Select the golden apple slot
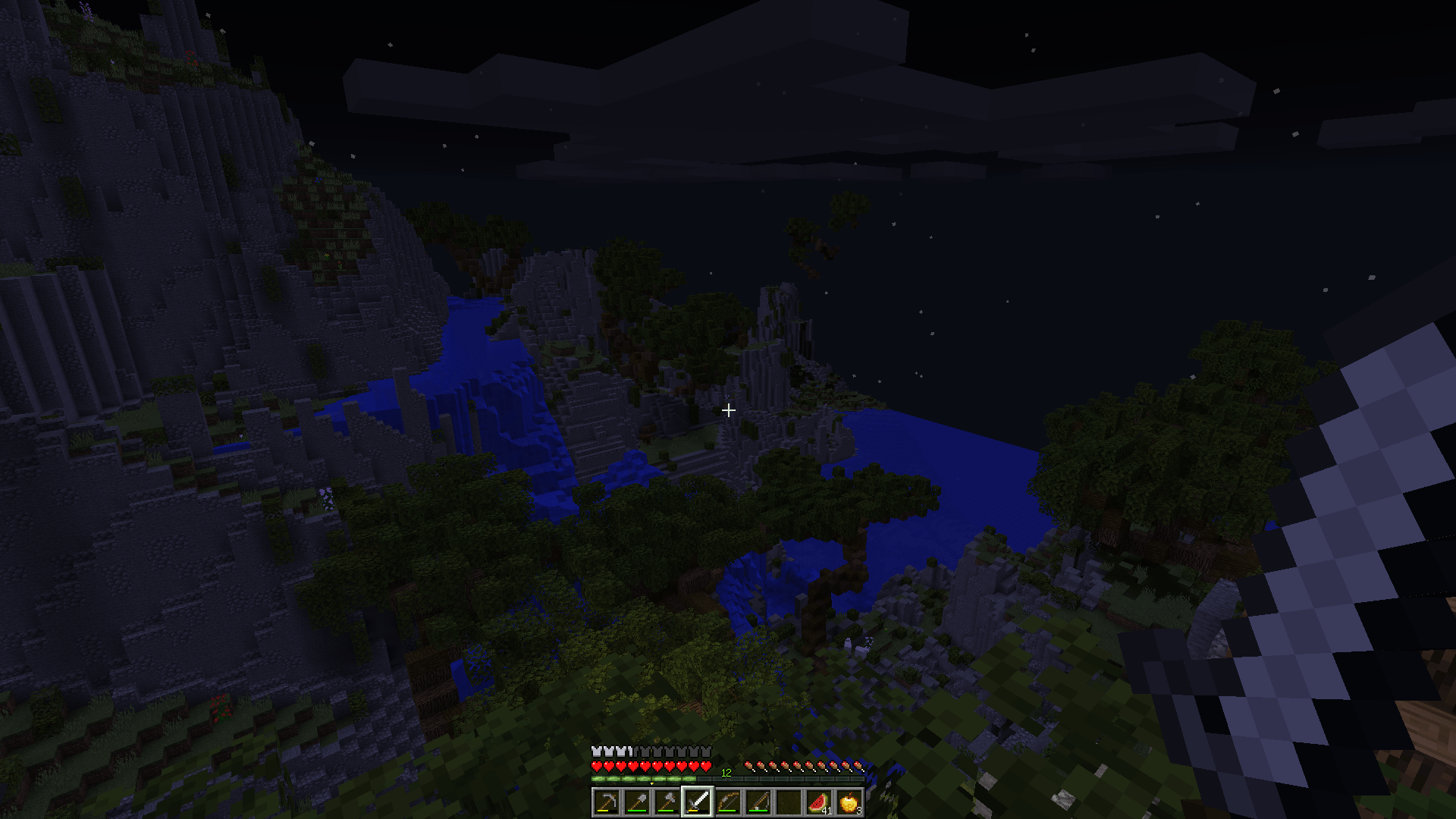 click(849, 802)
